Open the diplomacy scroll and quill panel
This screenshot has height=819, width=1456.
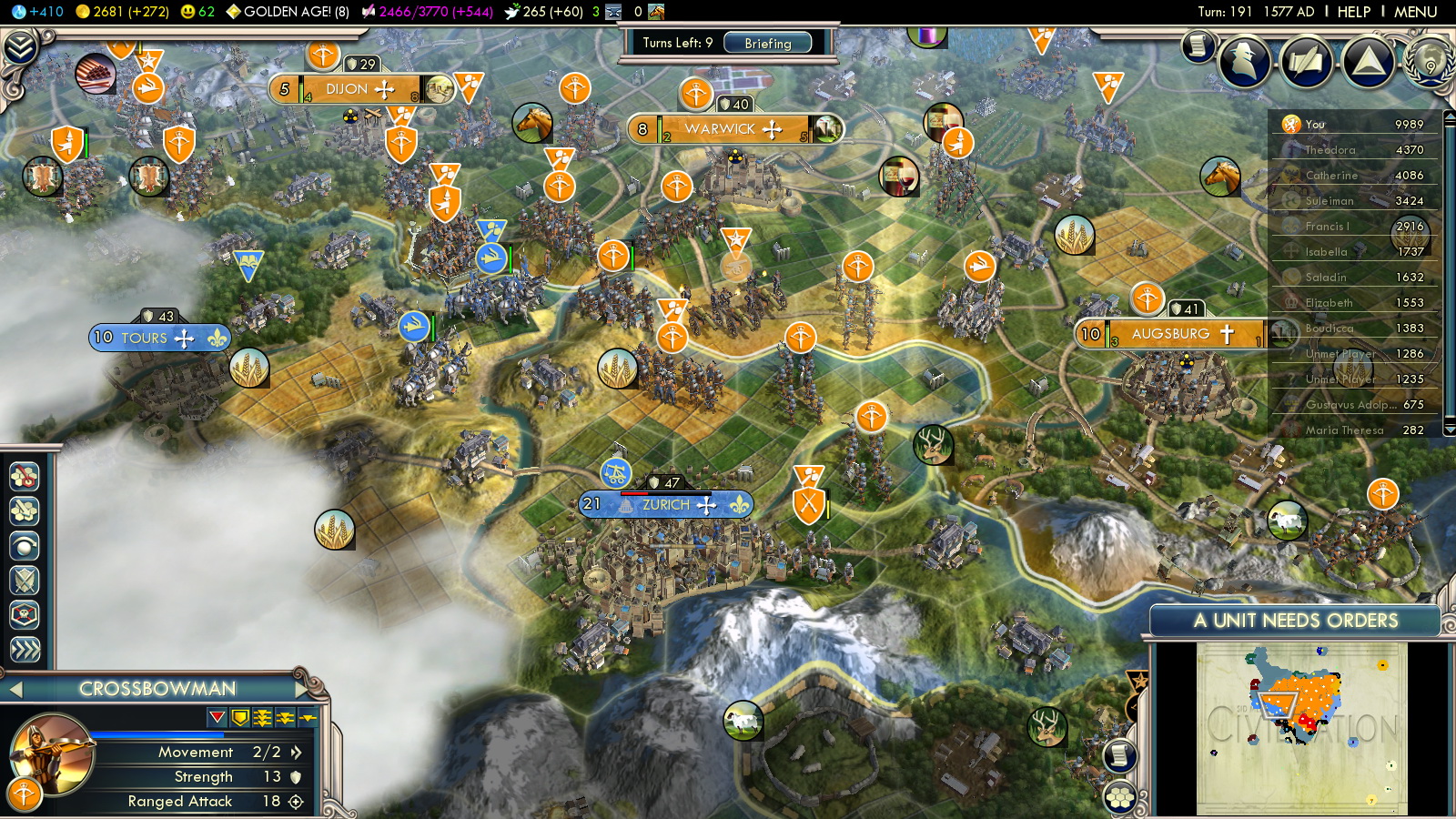1198,45
